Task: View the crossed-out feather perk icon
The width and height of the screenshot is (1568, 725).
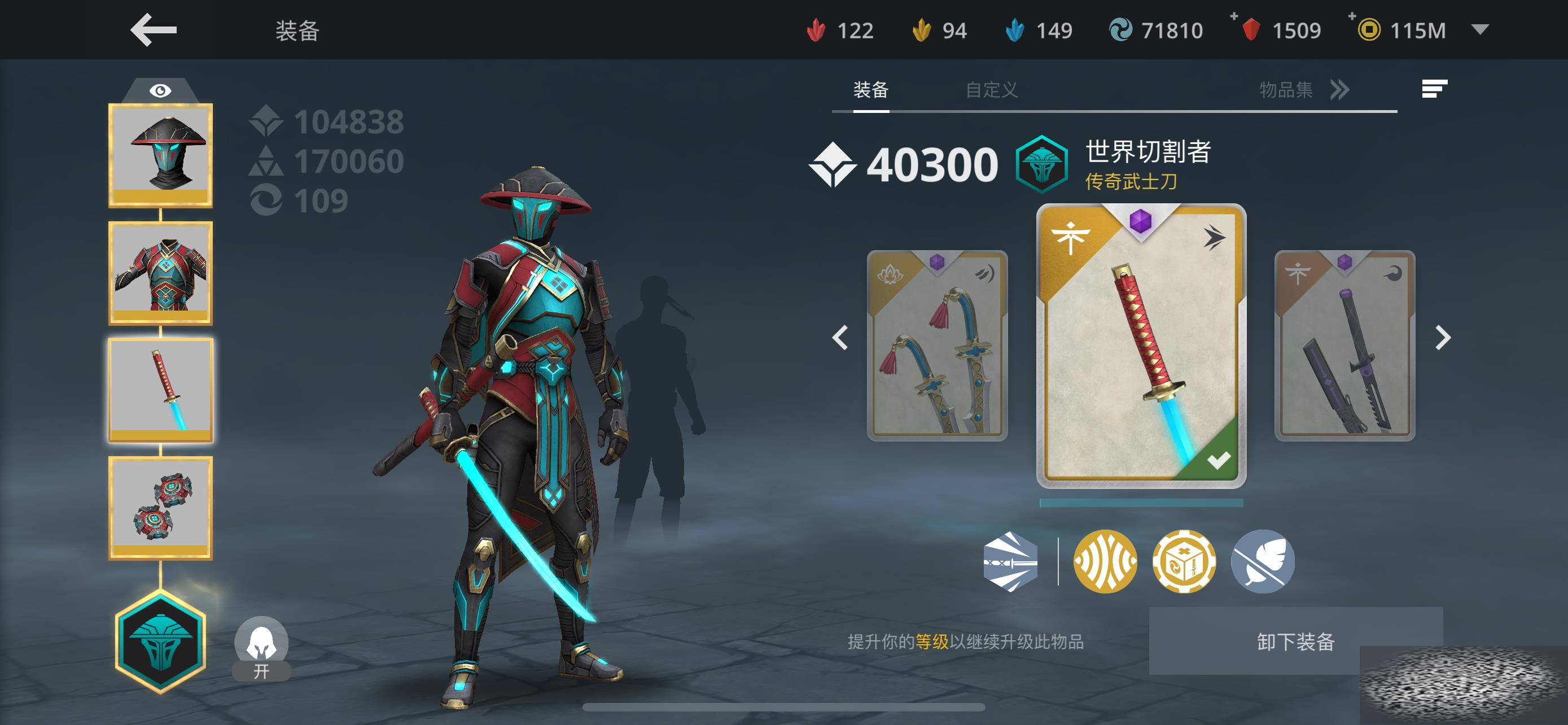Action: pyautogui.click(x=1263, y=561)
